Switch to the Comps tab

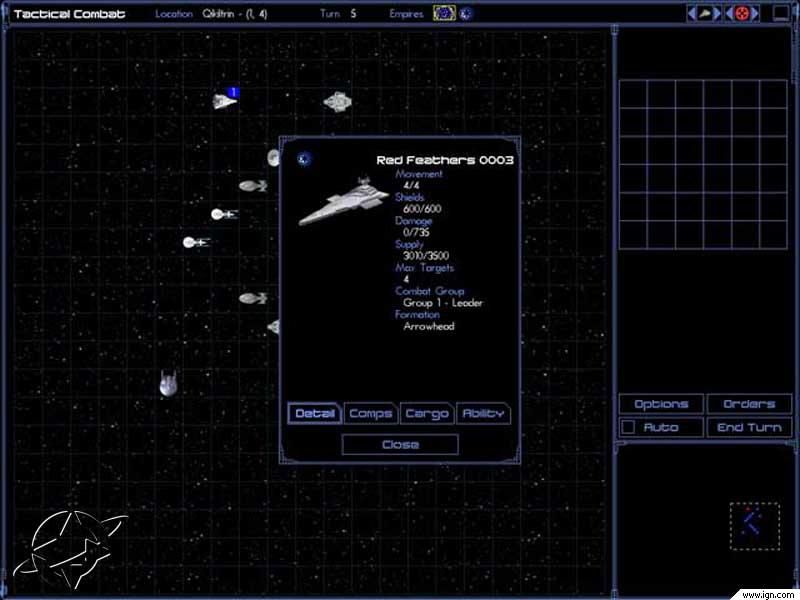371,414
